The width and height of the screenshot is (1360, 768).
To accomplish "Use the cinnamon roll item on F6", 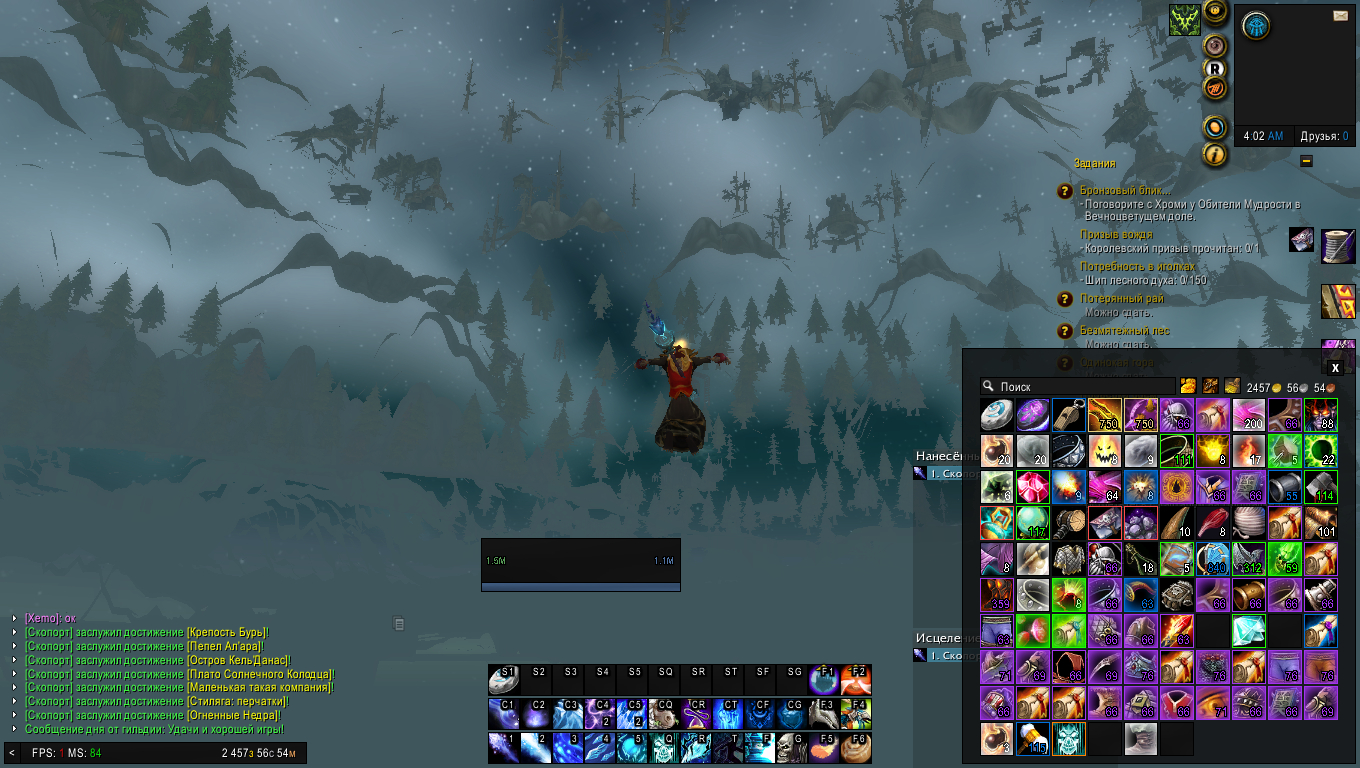I will point(856,748).
